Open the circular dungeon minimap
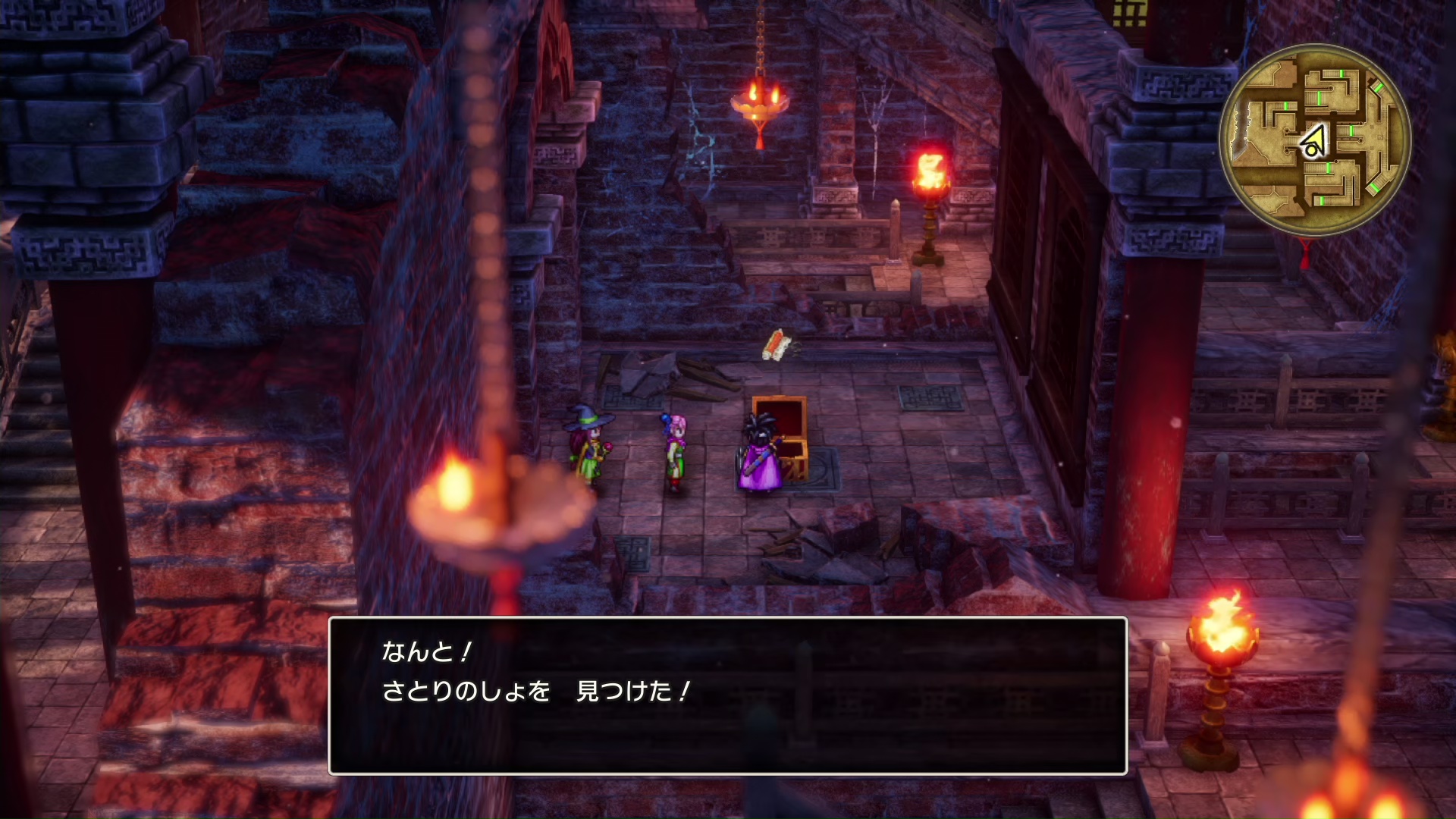The image size is (1456, 819). pos(1314,140)
